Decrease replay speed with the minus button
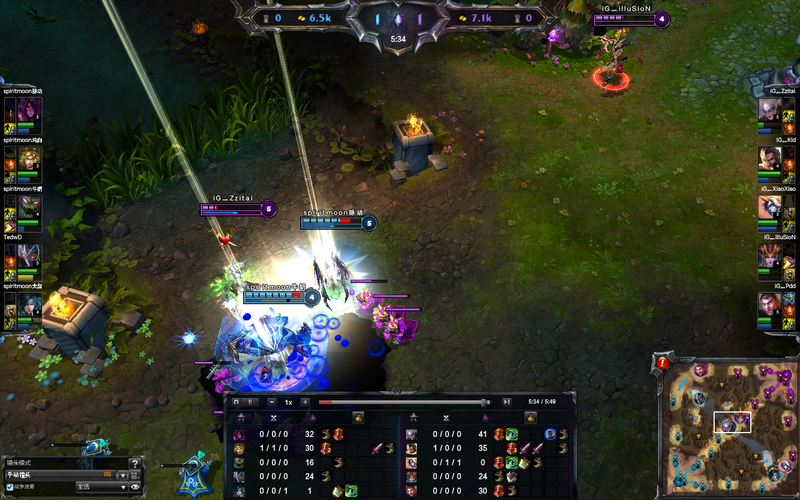Screen dimensions: 800x500 pyautogui.click(x=272, y=402)
